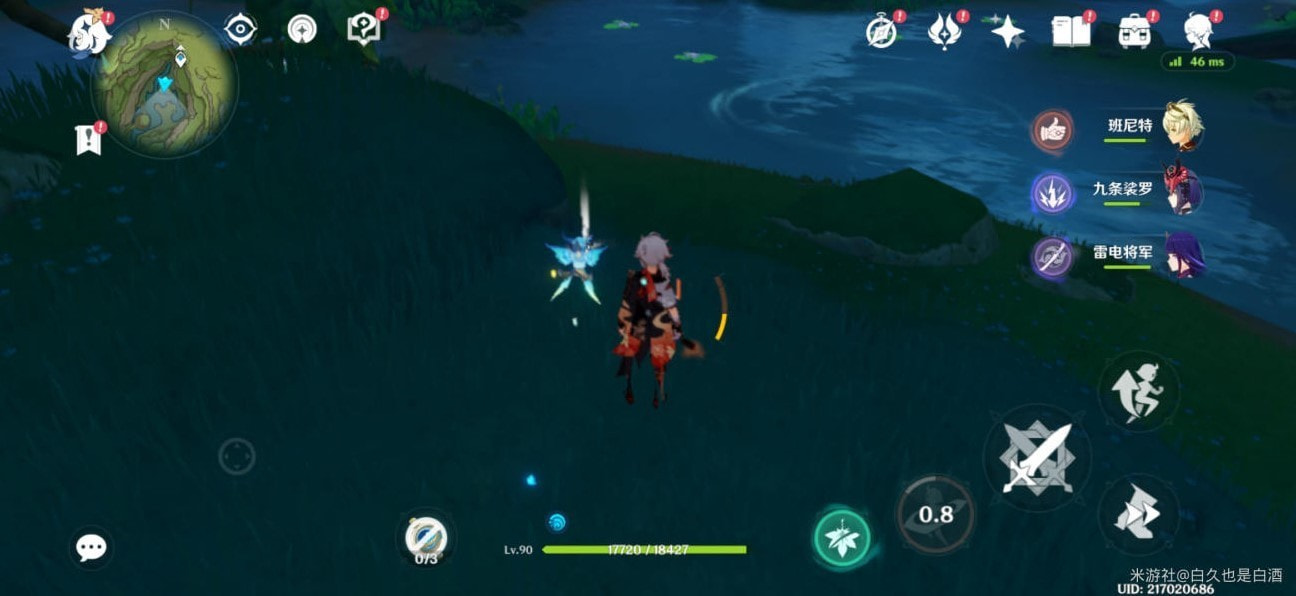Switch to party member 班尼特
The image size is (1296, 596).
point(1183,127)
